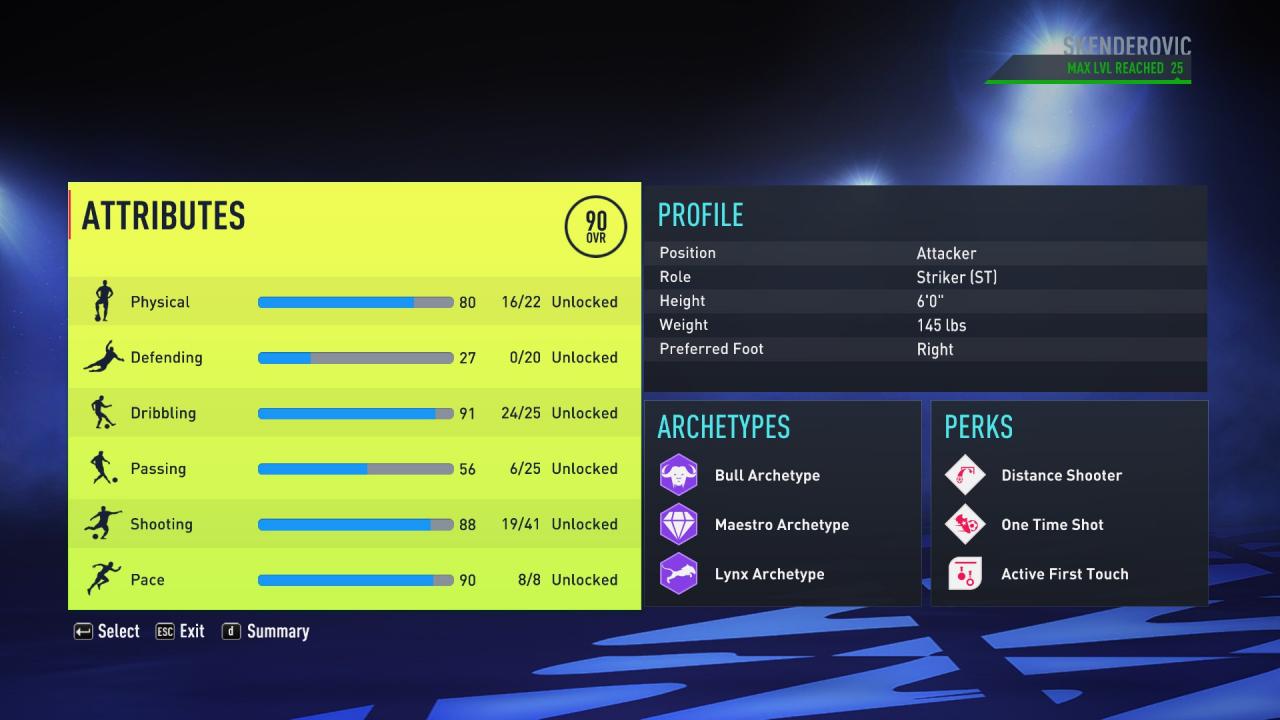Select the Lynx Archetype icon

[x=679, y=573]
